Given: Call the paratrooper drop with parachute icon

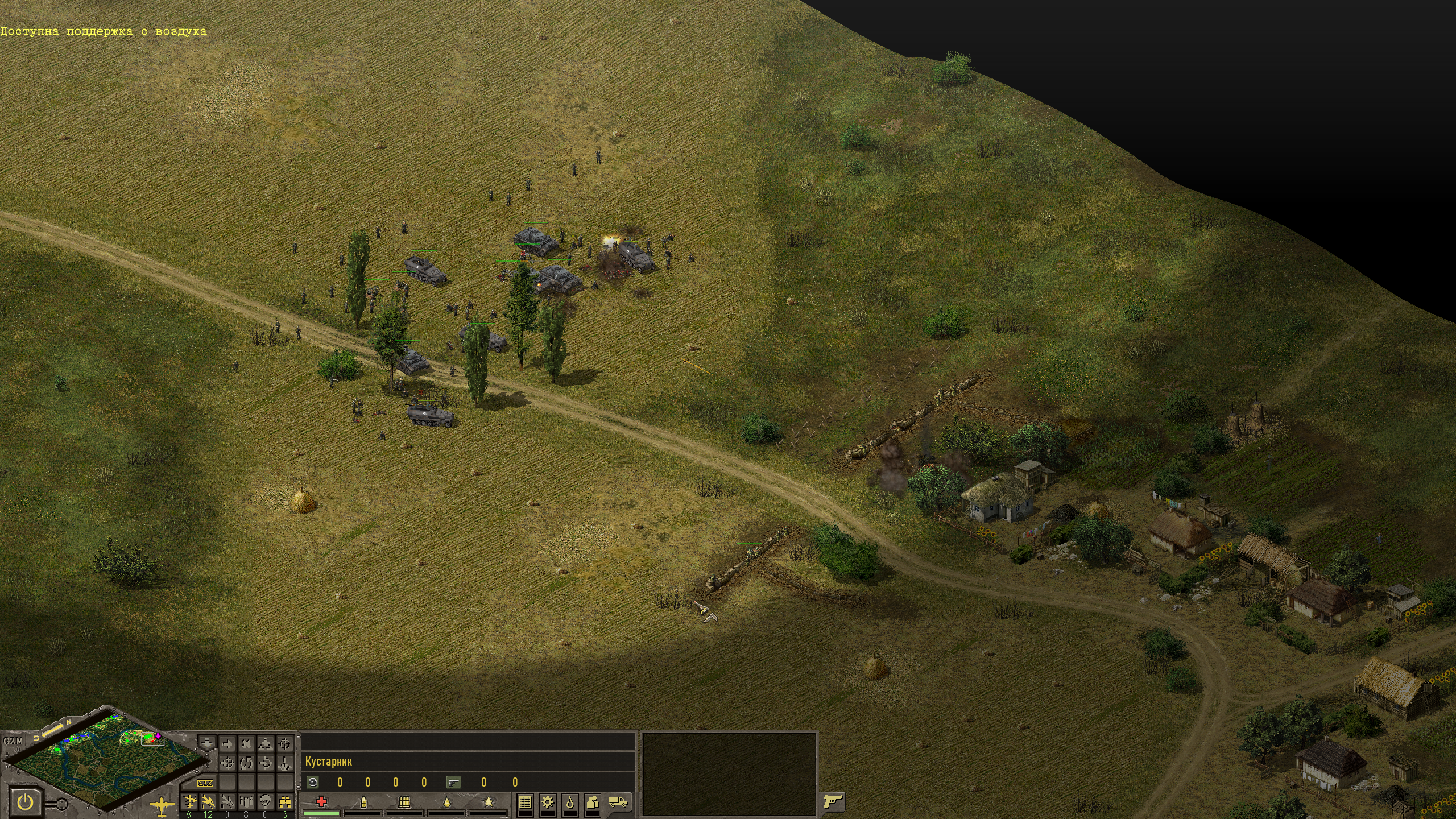Looking at the screenshot, I should coord(266,801).
